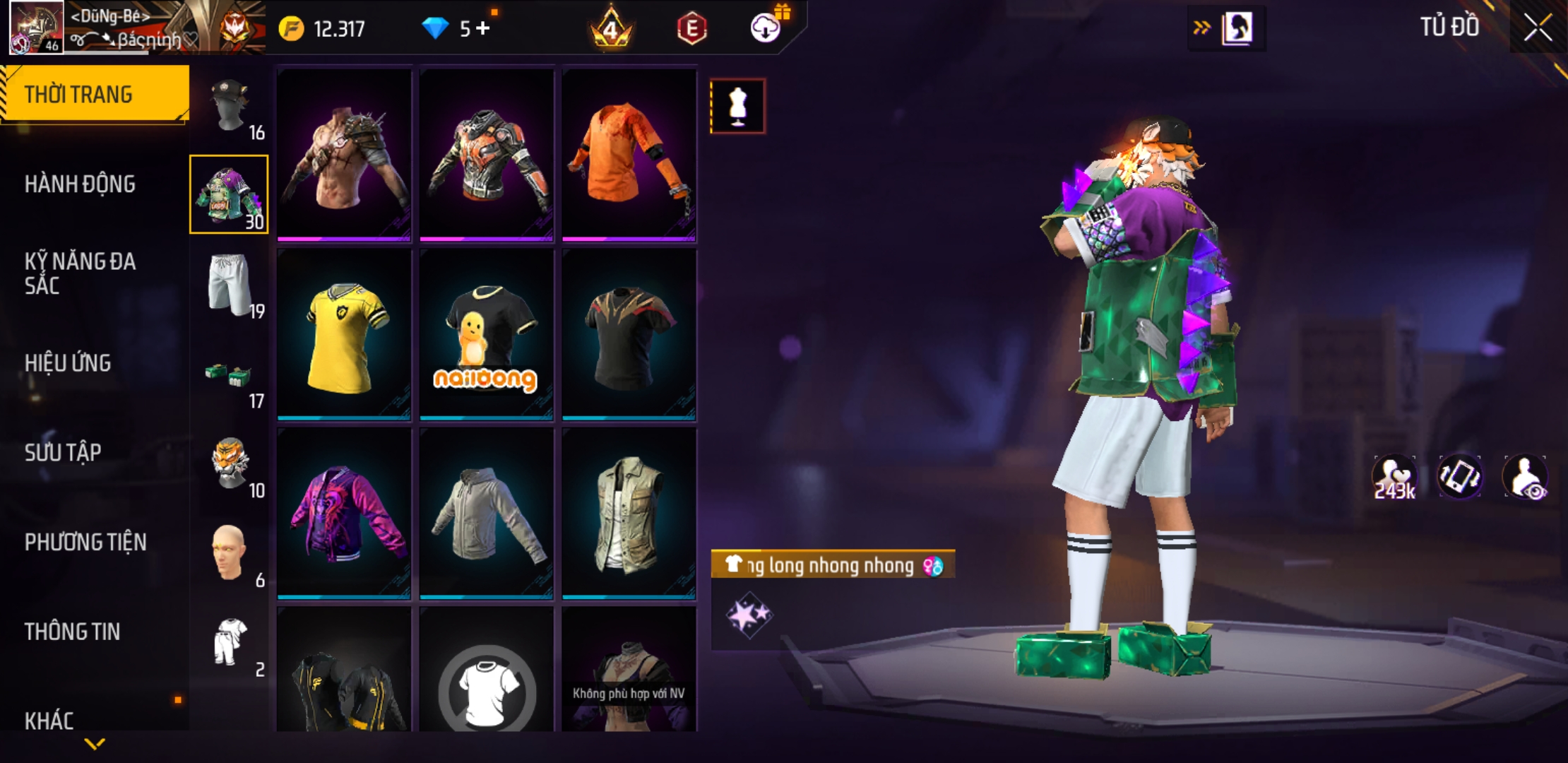Select the gray hoodie top
The height and width of the screenshot is (763, 1568).
[487, 514]
